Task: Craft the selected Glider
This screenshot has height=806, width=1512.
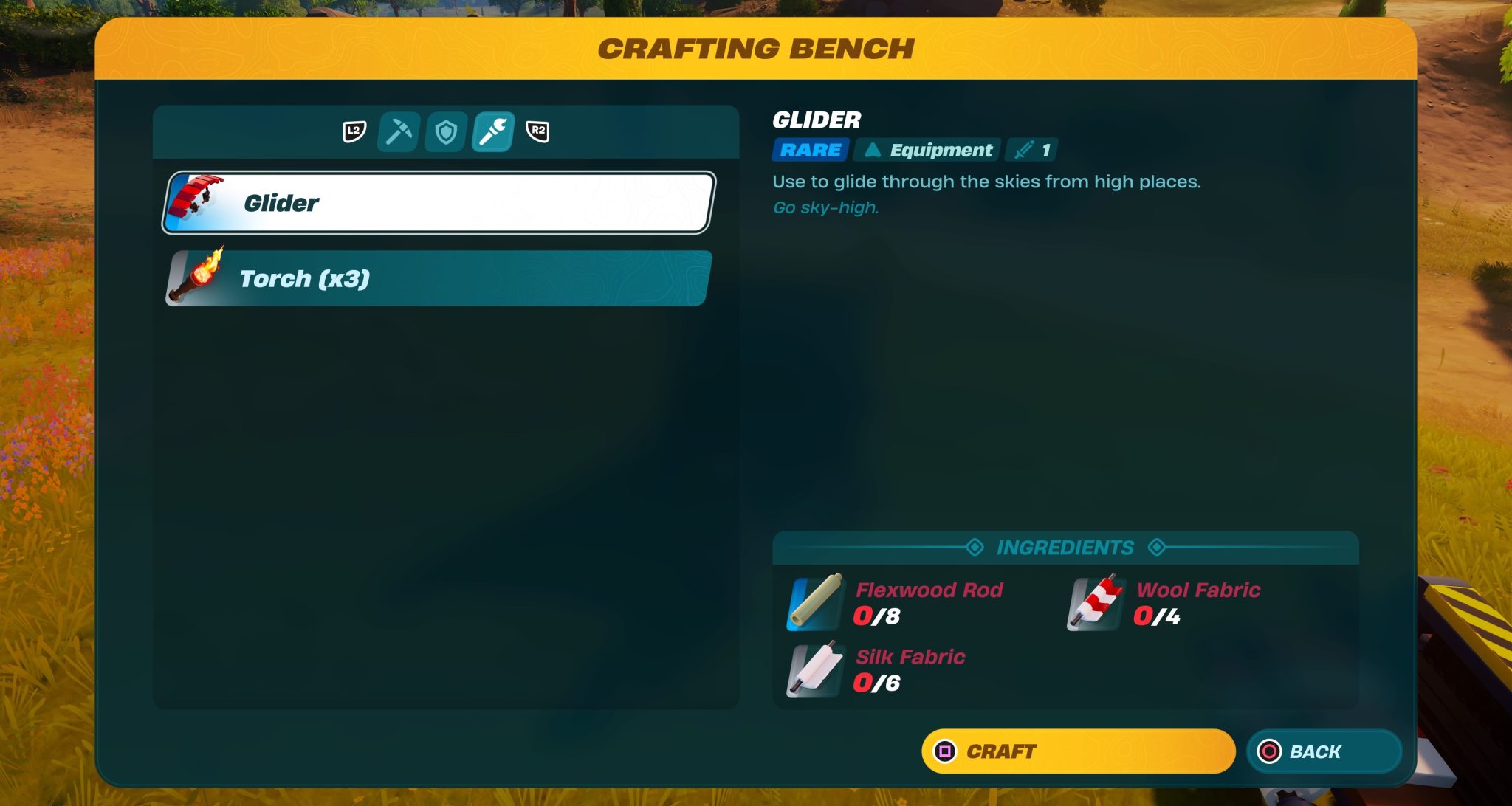Action: 1078,751
